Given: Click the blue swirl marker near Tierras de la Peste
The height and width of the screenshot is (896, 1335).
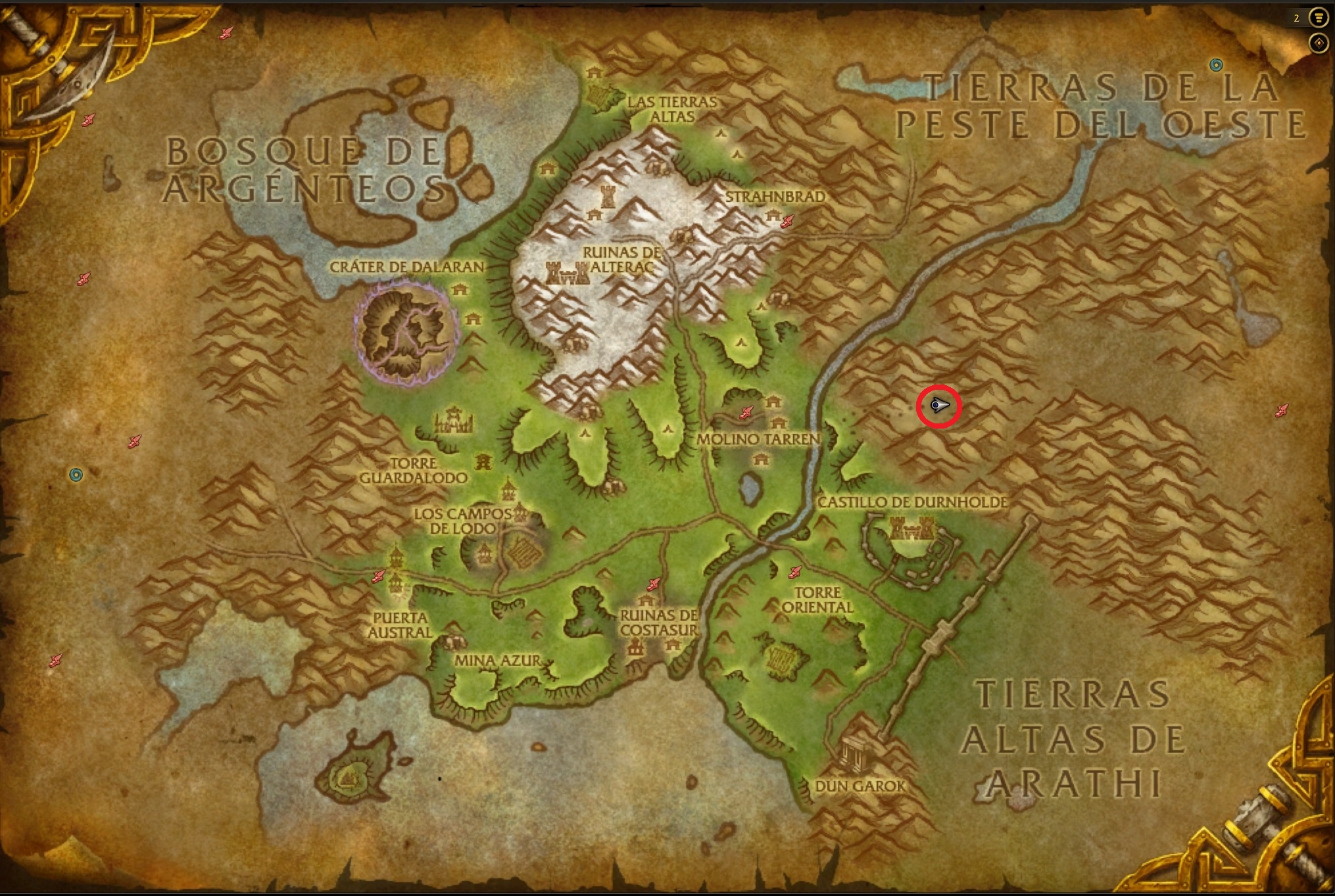Looking at the screenshot, I should click(1216, 64).
